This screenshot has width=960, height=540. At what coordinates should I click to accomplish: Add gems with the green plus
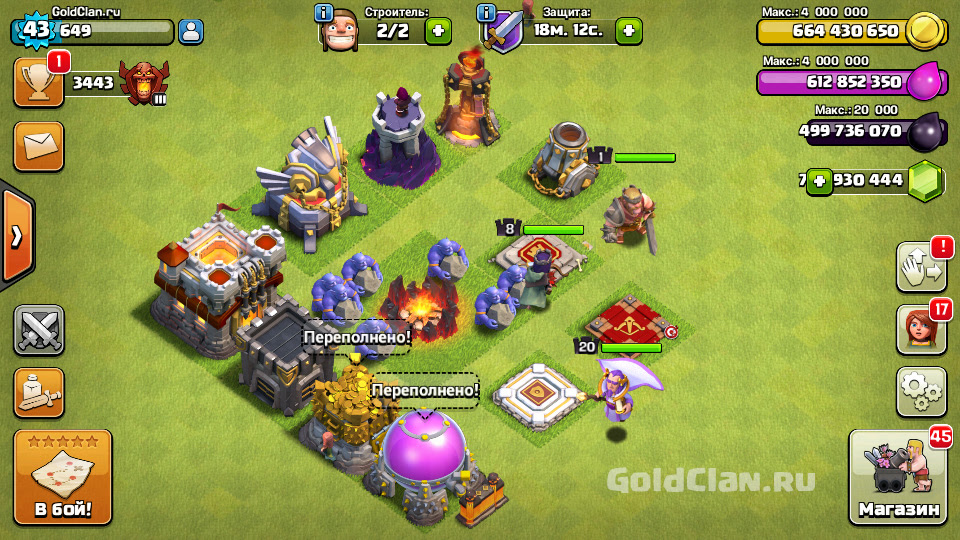click(820, 181)
